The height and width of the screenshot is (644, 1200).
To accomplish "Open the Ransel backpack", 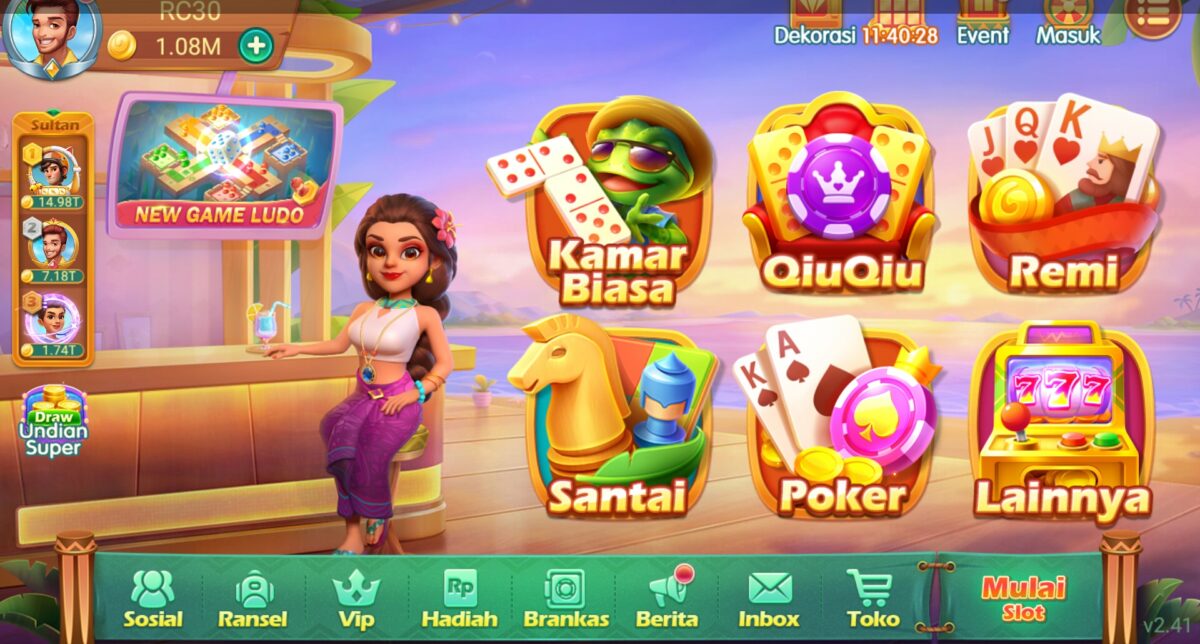I will [x=253, y=599].
